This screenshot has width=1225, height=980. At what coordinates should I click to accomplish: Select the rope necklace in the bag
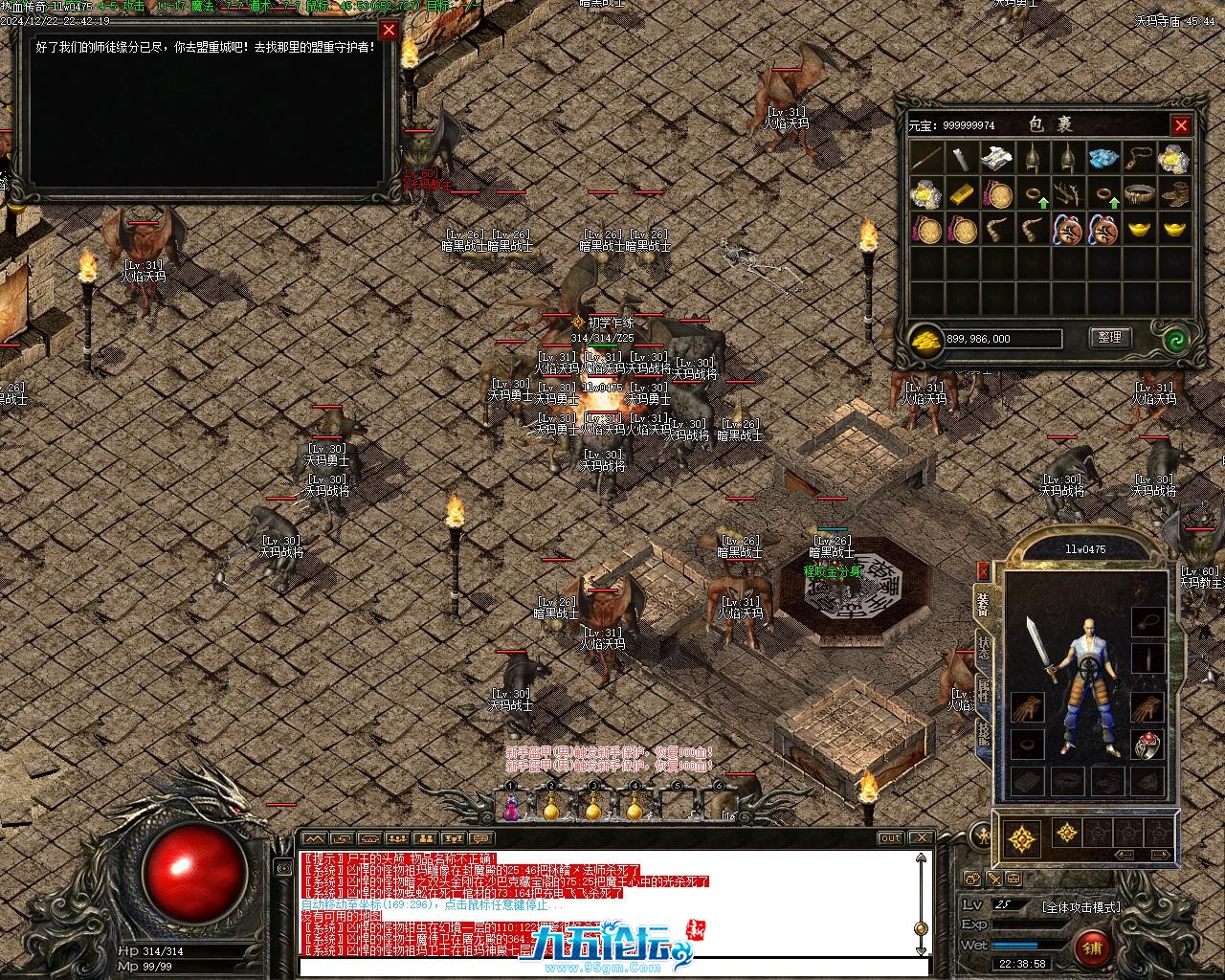click(x=1139, y=158)
